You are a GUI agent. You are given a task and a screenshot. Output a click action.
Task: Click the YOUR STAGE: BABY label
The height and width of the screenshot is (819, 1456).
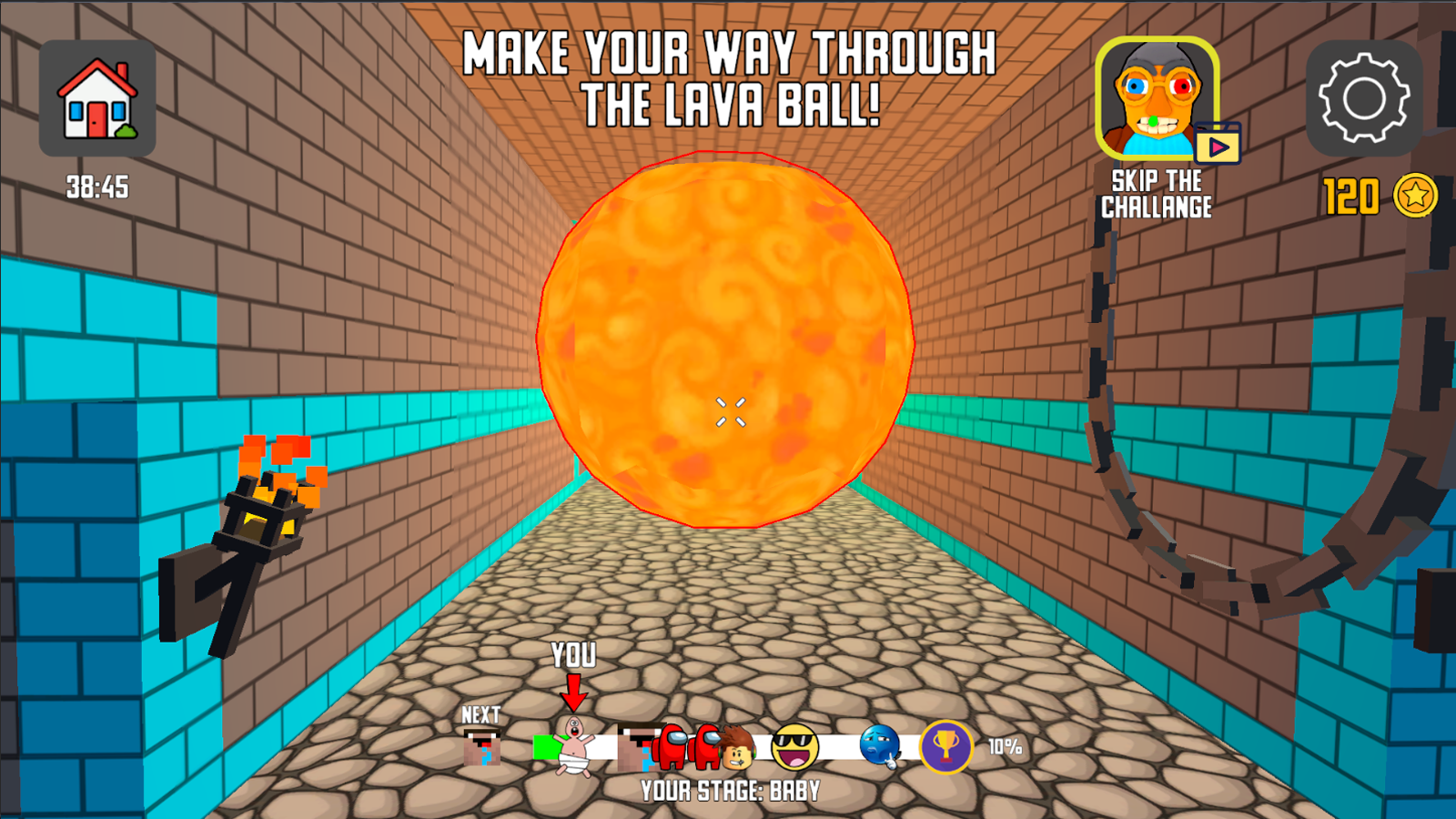tap(728, 790)
